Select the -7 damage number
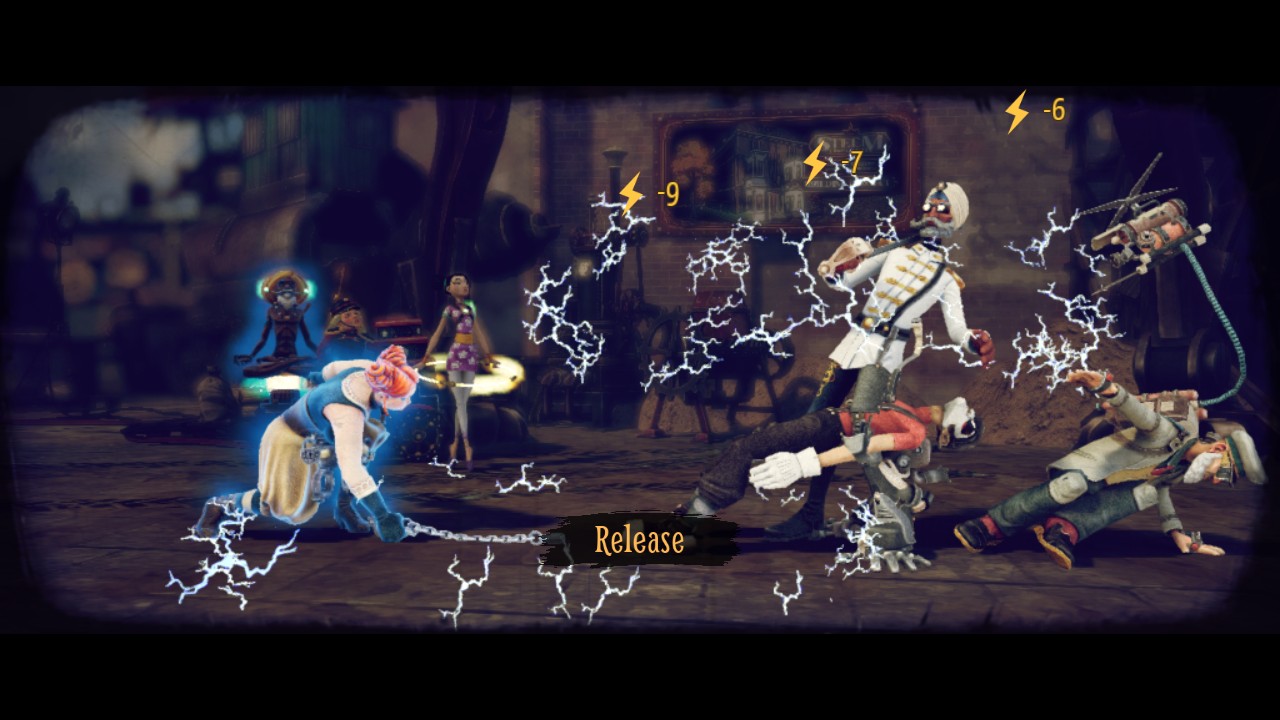1280x720 pixels. 852,161
